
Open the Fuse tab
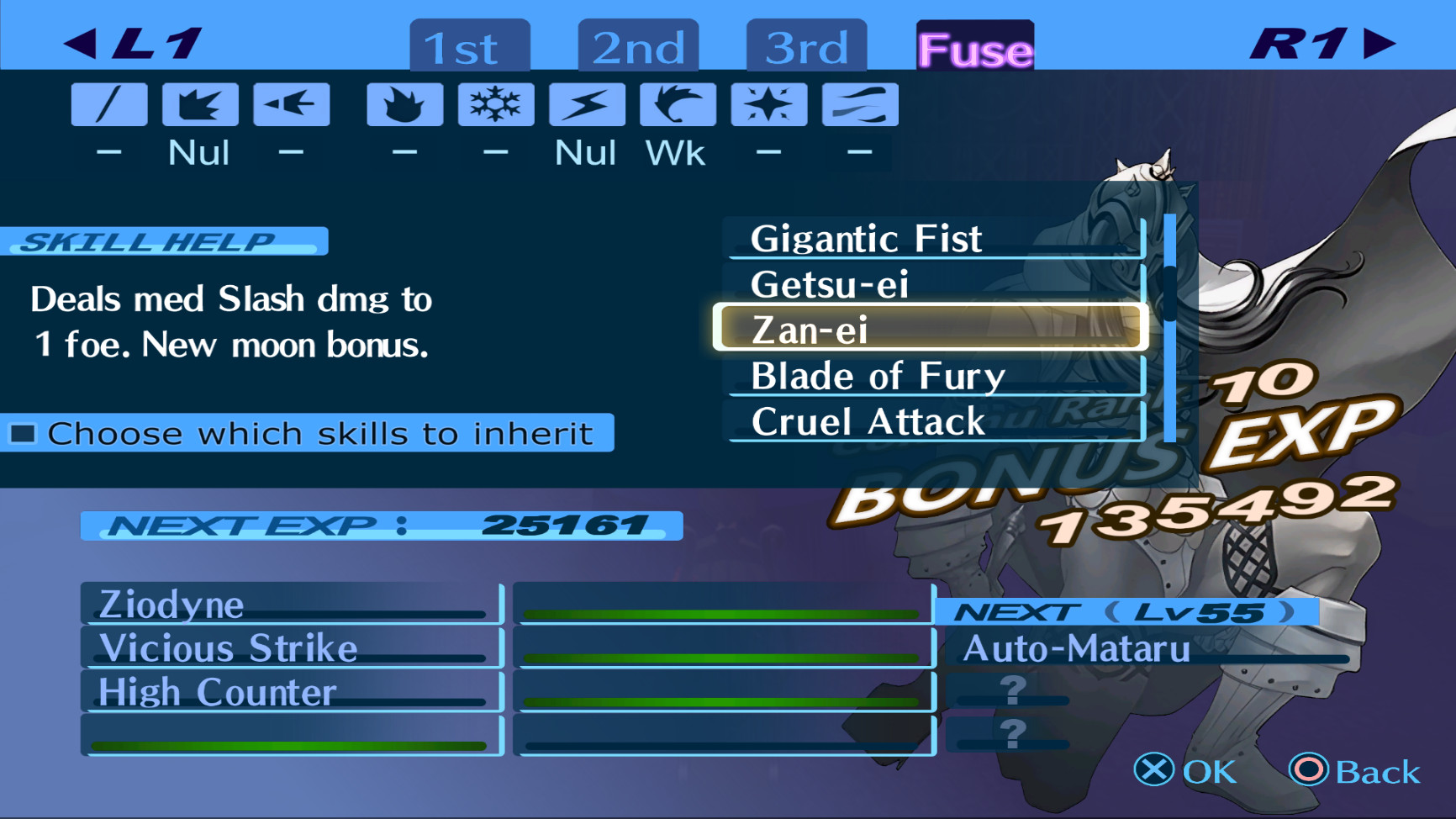973,50
